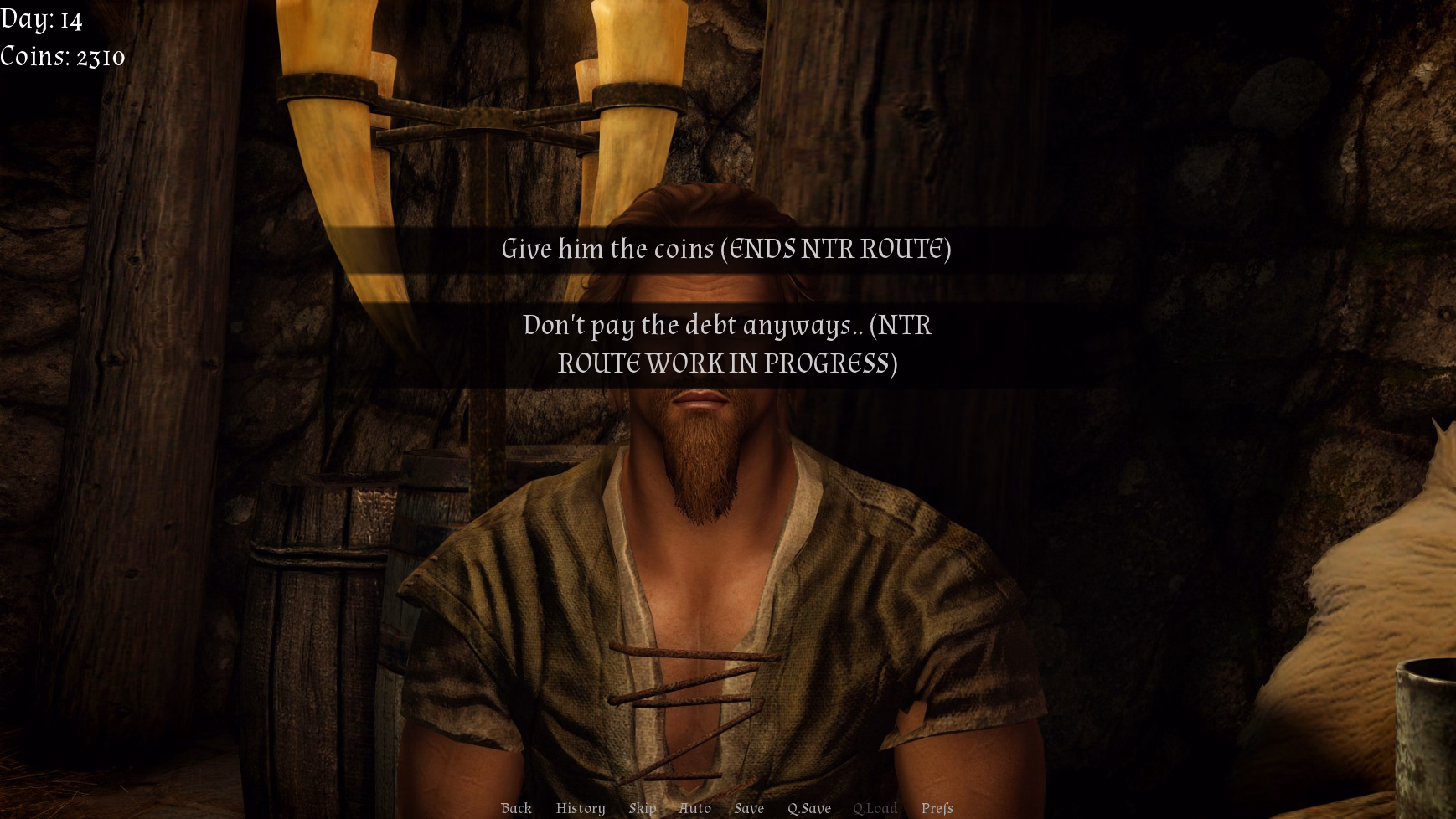Review past dialogue via History

(580, 808)
